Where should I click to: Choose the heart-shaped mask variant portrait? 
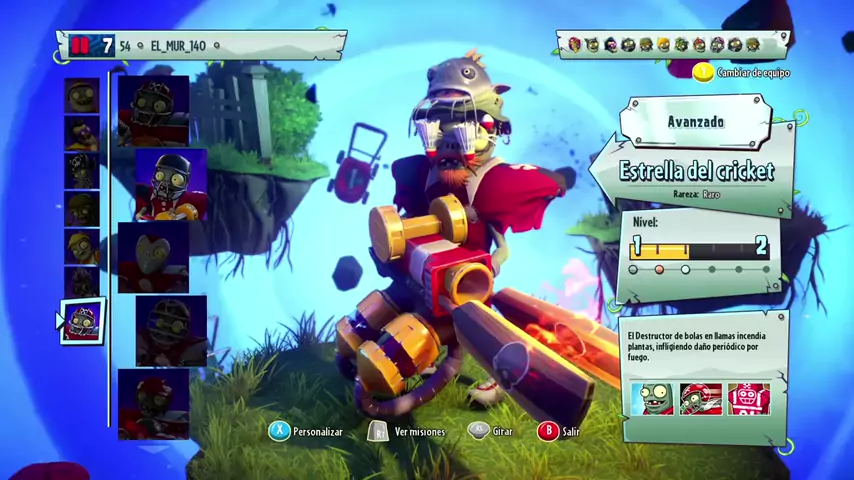click(153, 257)
